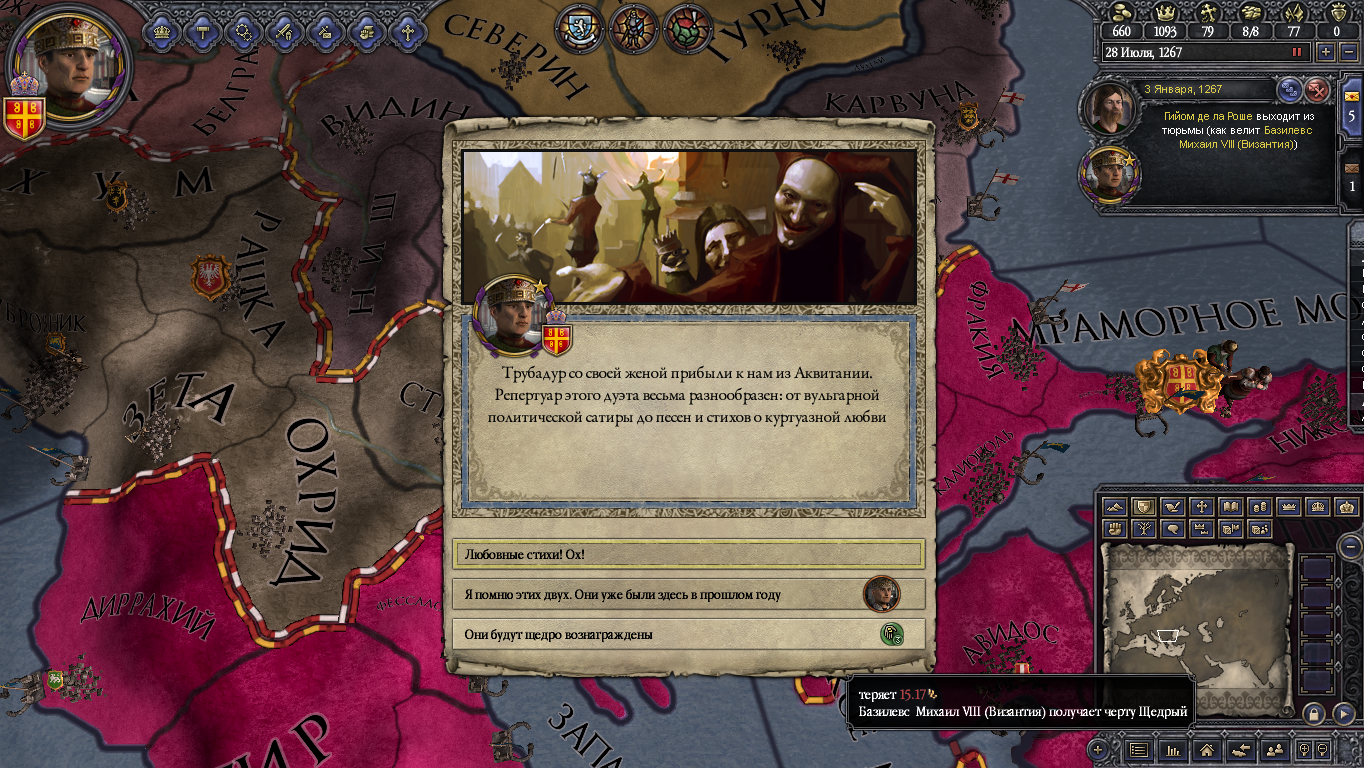Open the ledger bar chart button

pyautogui.click(x=1174, y=750)
